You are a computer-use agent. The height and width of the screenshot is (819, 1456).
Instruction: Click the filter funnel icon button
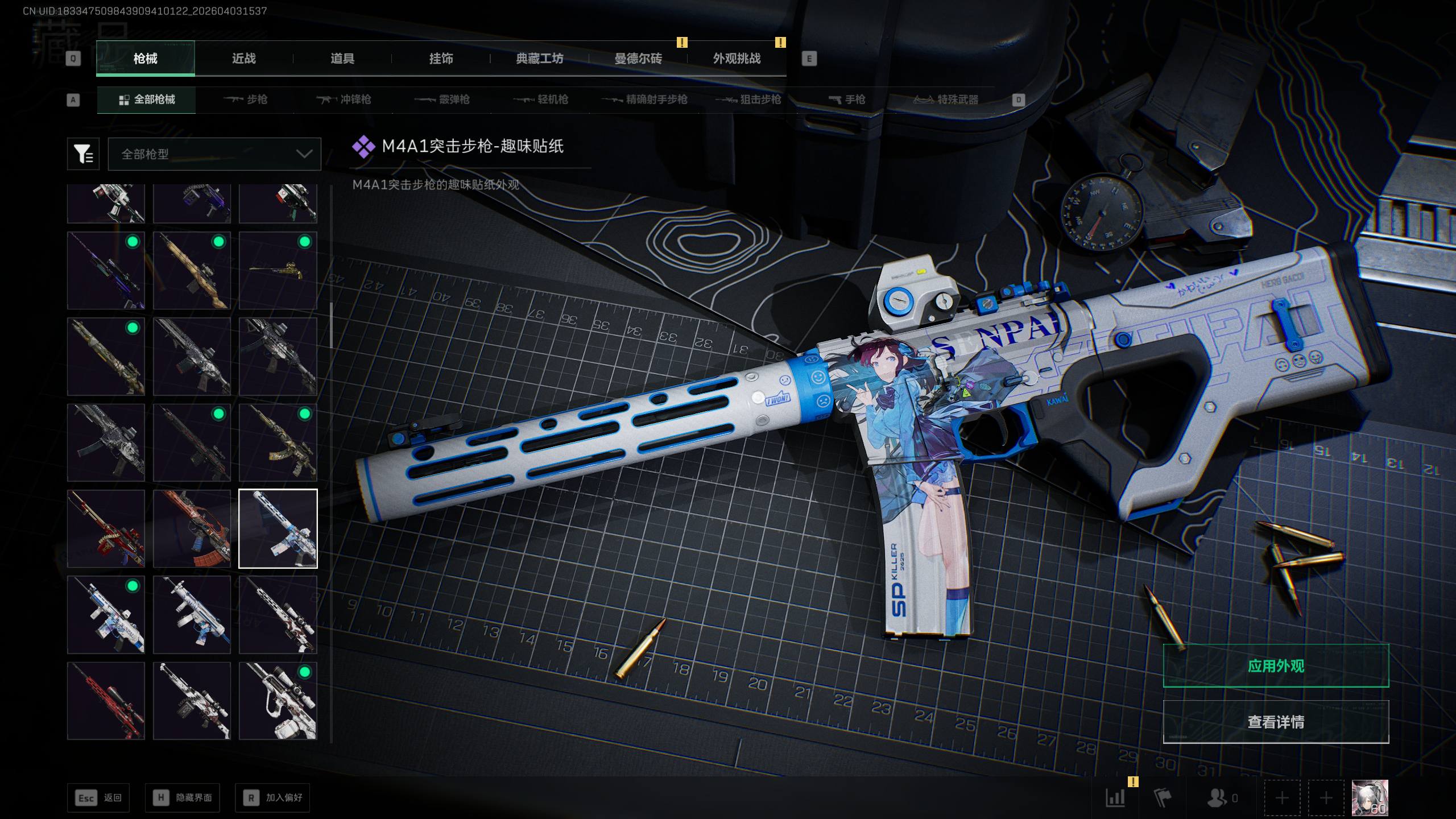click(83, 154)
